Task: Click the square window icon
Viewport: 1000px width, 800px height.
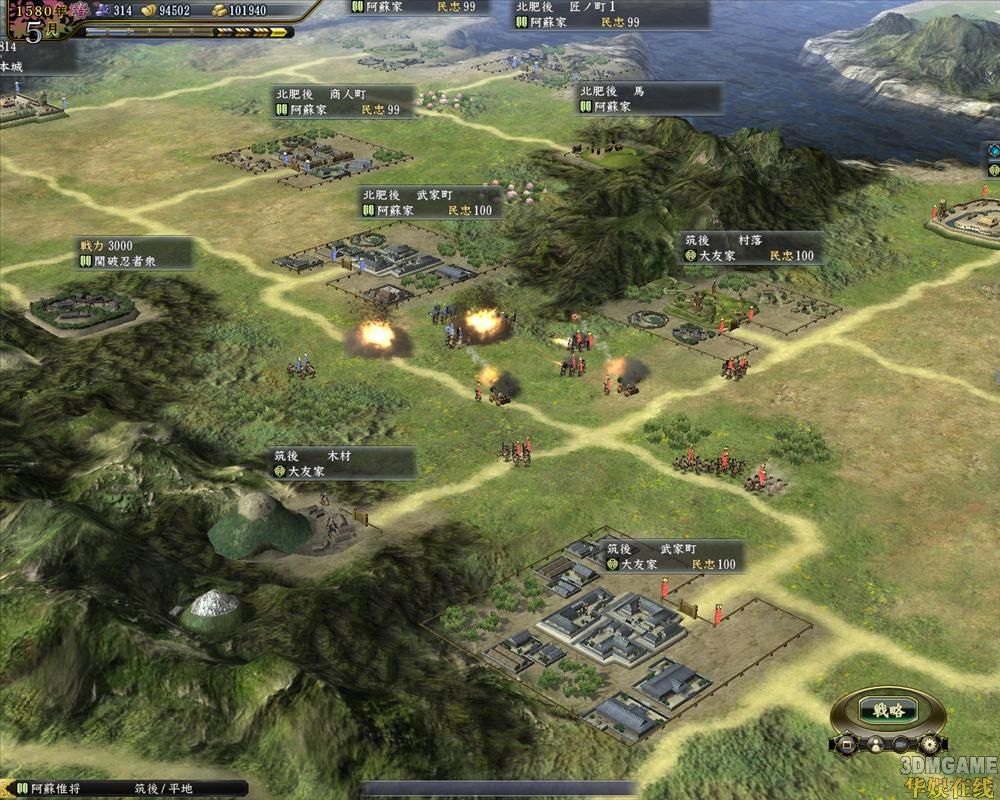Action: (847, 745)
